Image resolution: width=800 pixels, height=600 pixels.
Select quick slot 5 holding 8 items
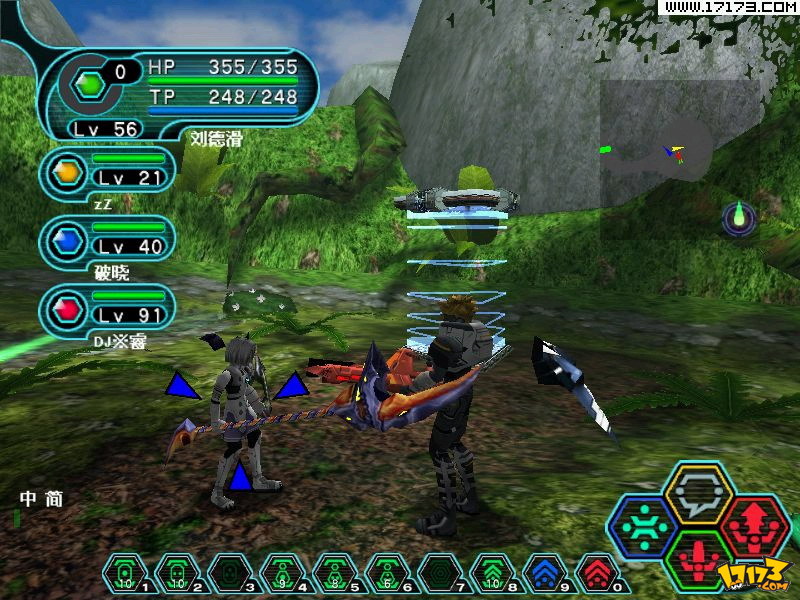point(332,573)
